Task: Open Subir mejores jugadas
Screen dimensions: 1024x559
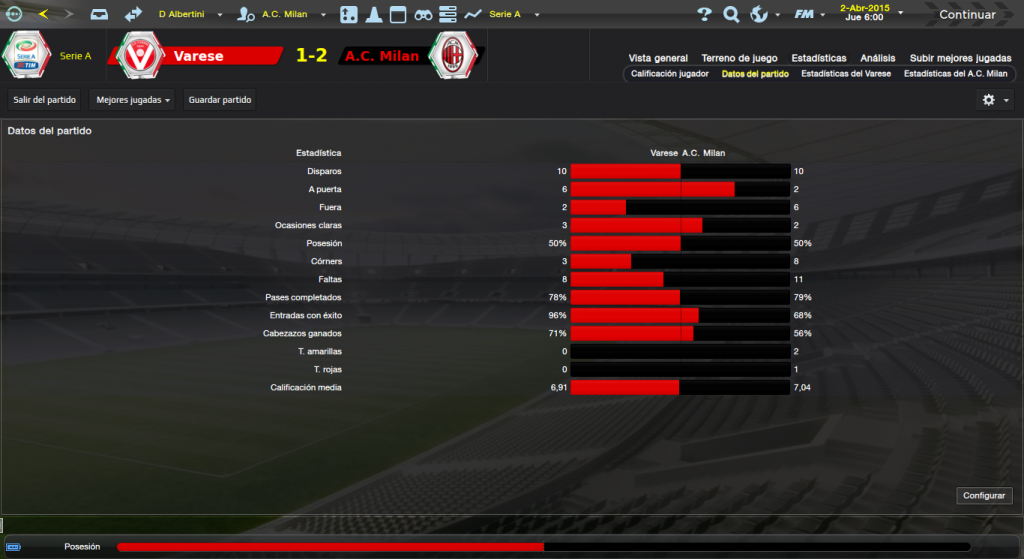Action: [960, 58]
